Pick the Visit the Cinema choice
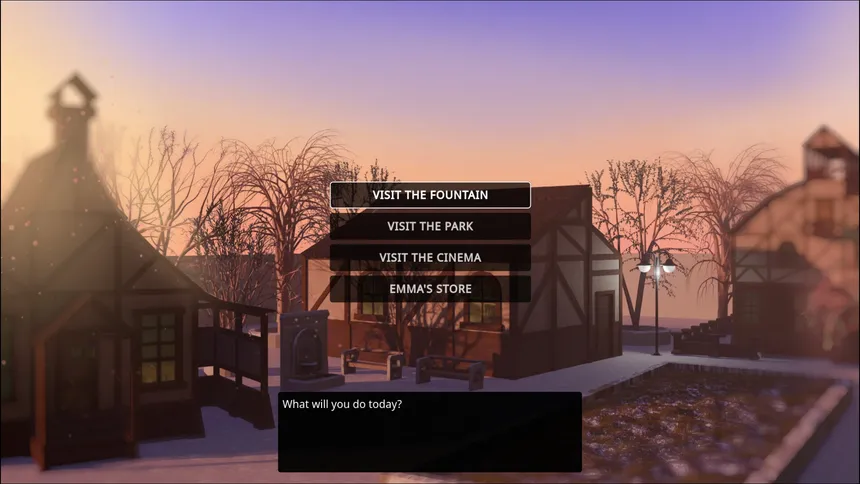Screen dimensions: 860x484 point(430,257)
